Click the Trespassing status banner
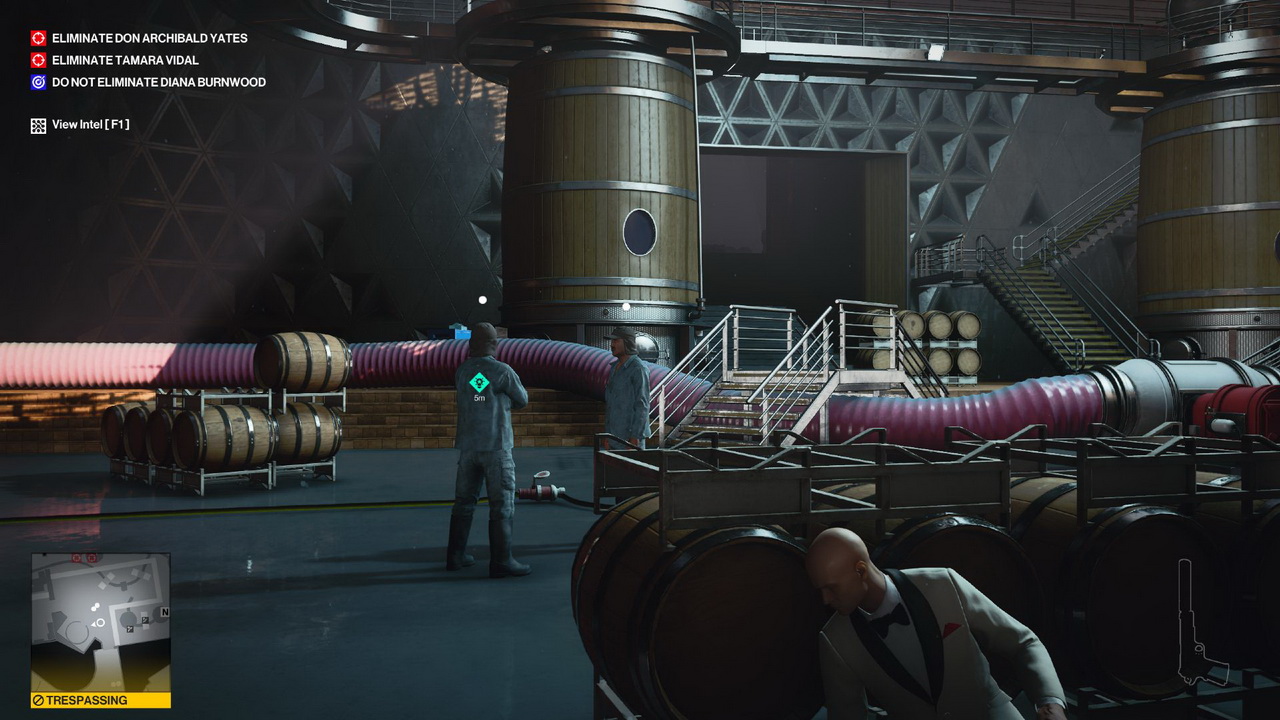Viewport: 1280px width, 720px height. pos(100,700)
